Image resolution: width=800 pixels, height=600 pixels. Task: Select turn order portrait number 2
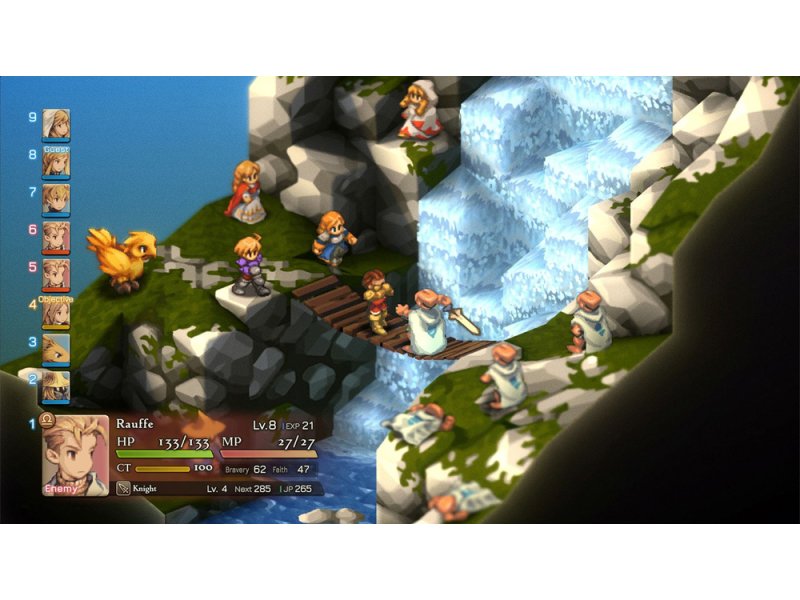[56, 386]
